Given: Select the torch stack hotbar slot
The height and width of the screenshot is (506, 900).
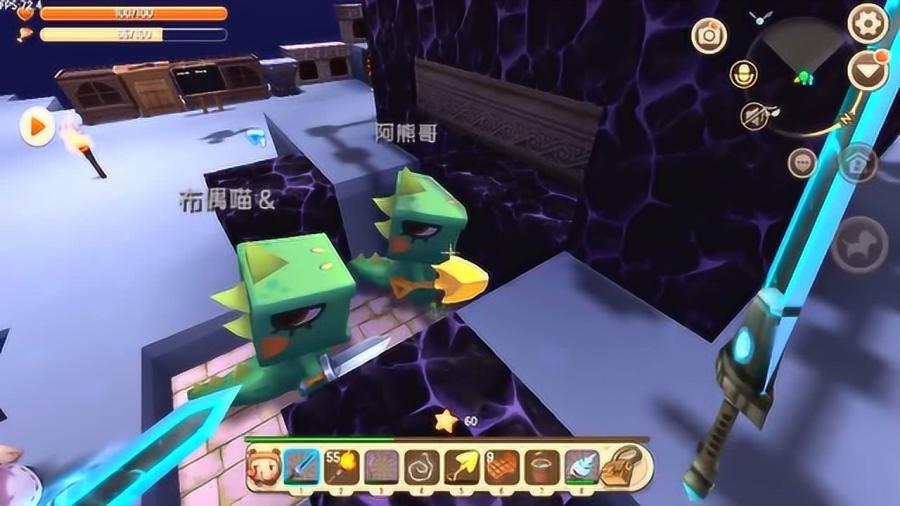Looking at the screenshot, I should 341,465.
